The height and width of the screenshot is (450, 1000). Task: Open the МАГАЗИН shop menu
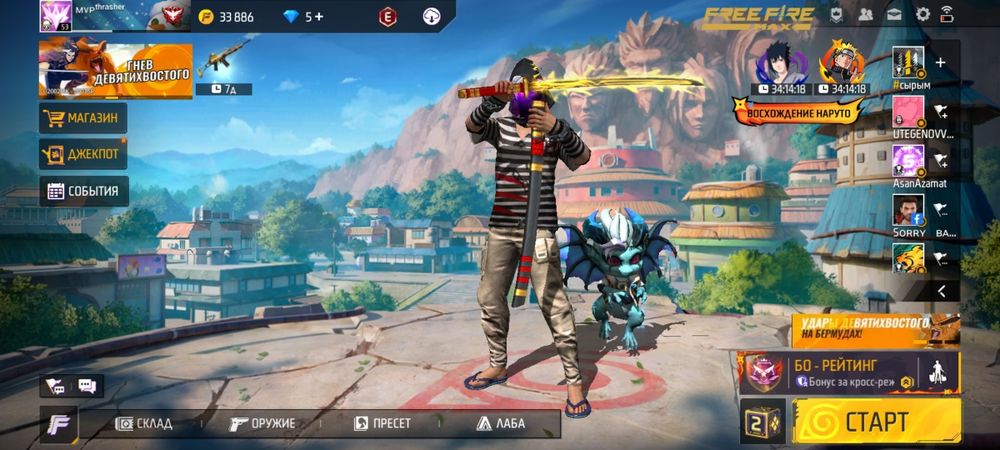[84, 119]
